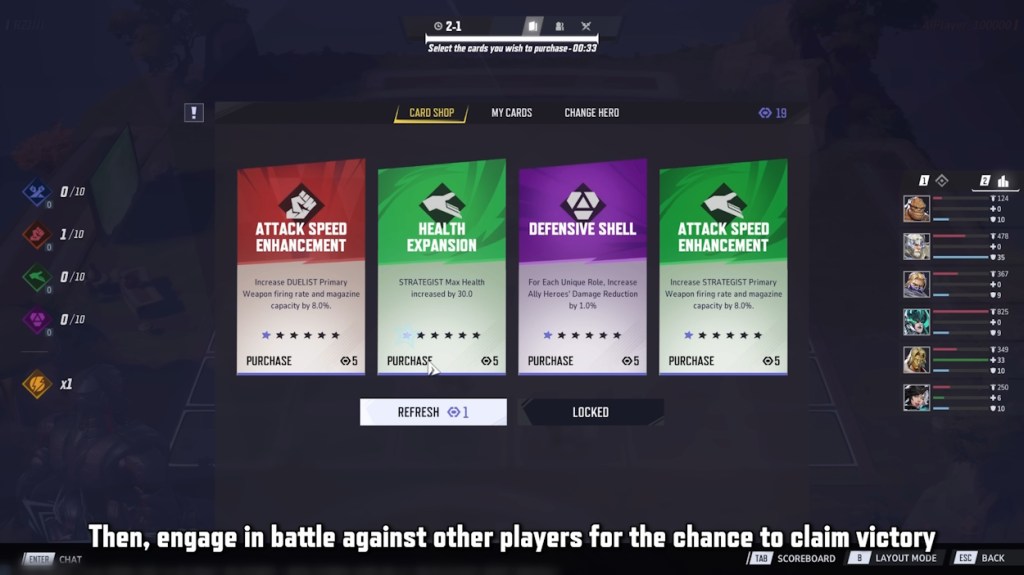The image size is (1024, 575).
Task: Pick the Health Expansion card
Action: coord(441,266)
